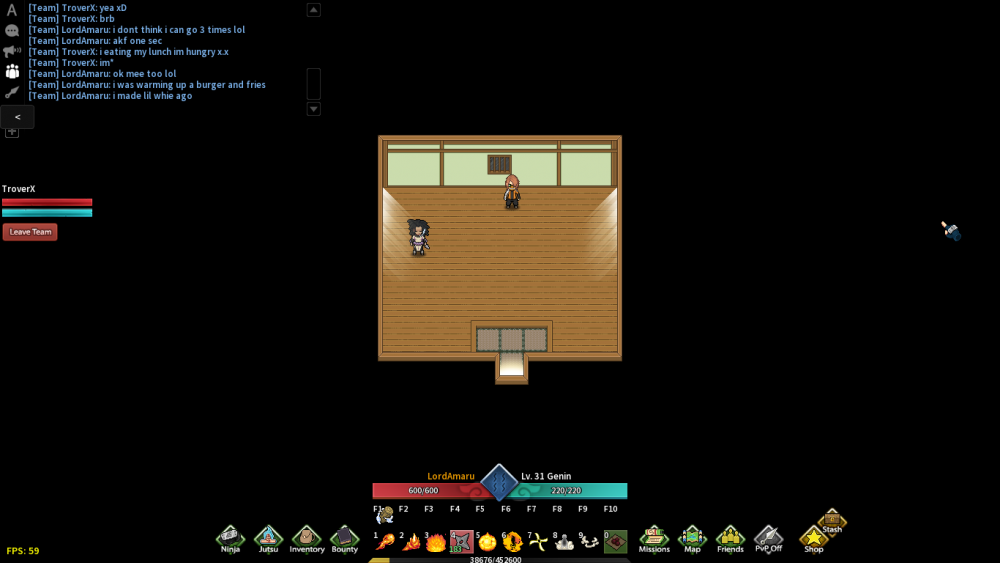Show the world Map
Screen dimensions: 1000x563
pyautogui.click(x=692, y=538)
